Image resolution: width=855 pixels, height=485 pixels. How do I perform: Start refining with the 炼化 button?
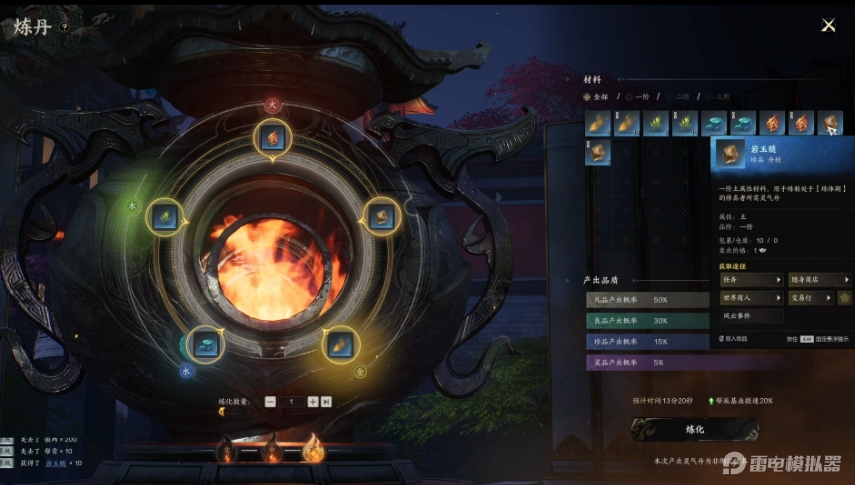click(695, 428)
